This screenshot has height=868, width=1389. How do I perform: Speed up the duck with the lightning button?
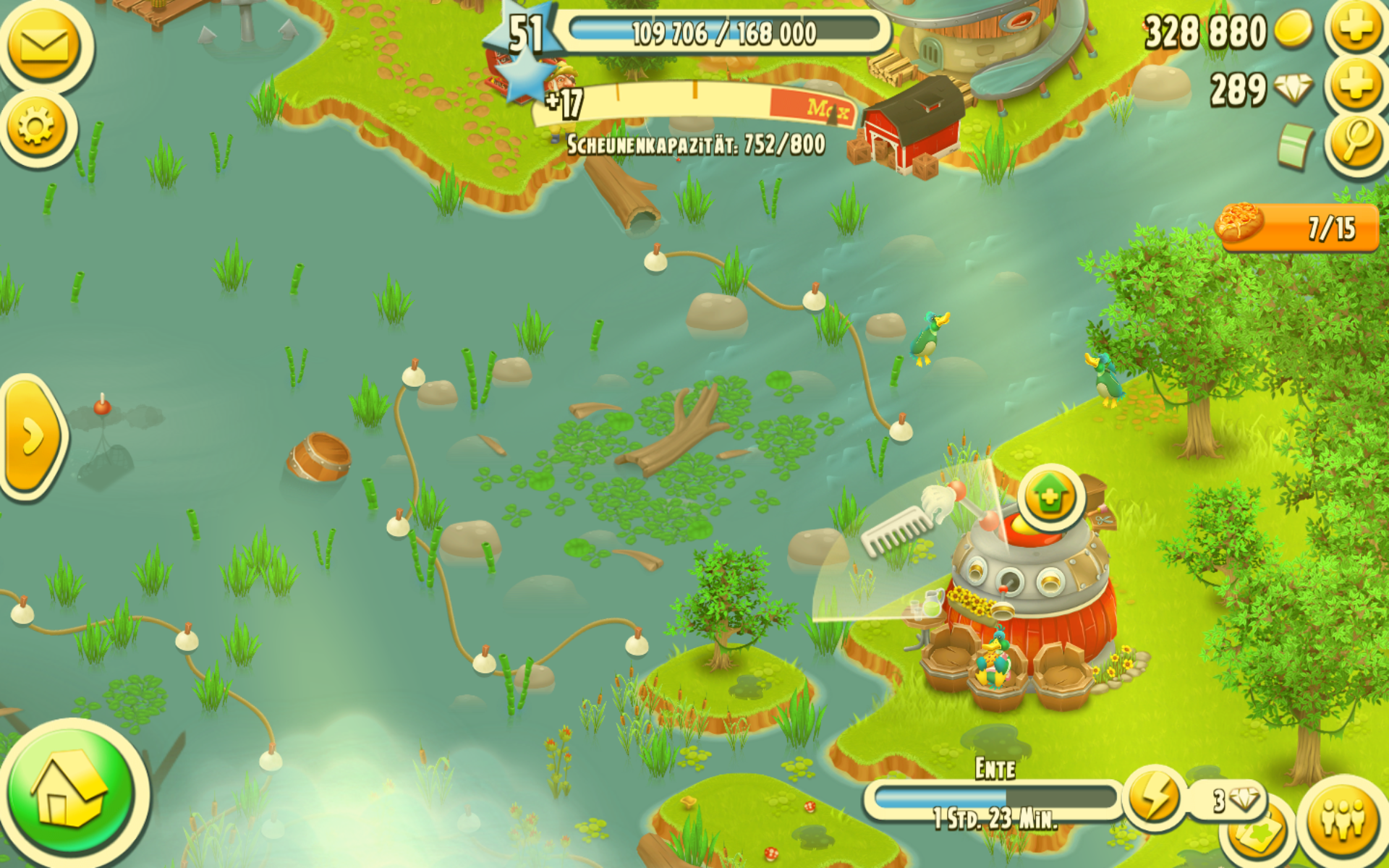(x=1153, y=799)
